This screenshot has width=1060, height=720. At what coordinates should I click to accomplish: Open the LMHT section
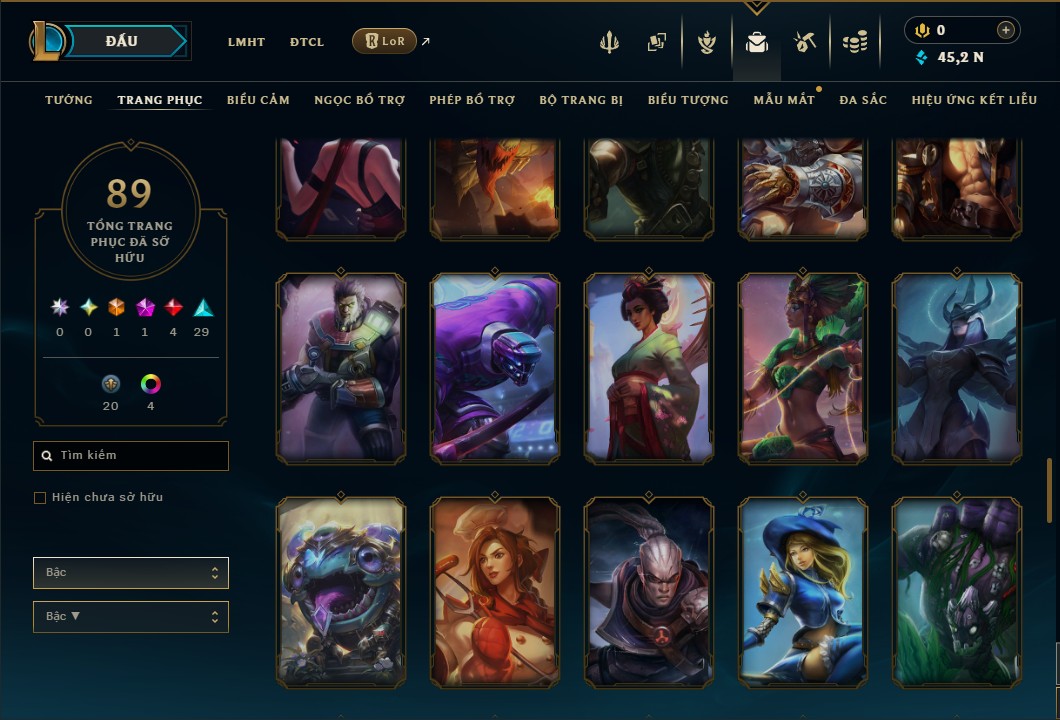click(246, 42)
